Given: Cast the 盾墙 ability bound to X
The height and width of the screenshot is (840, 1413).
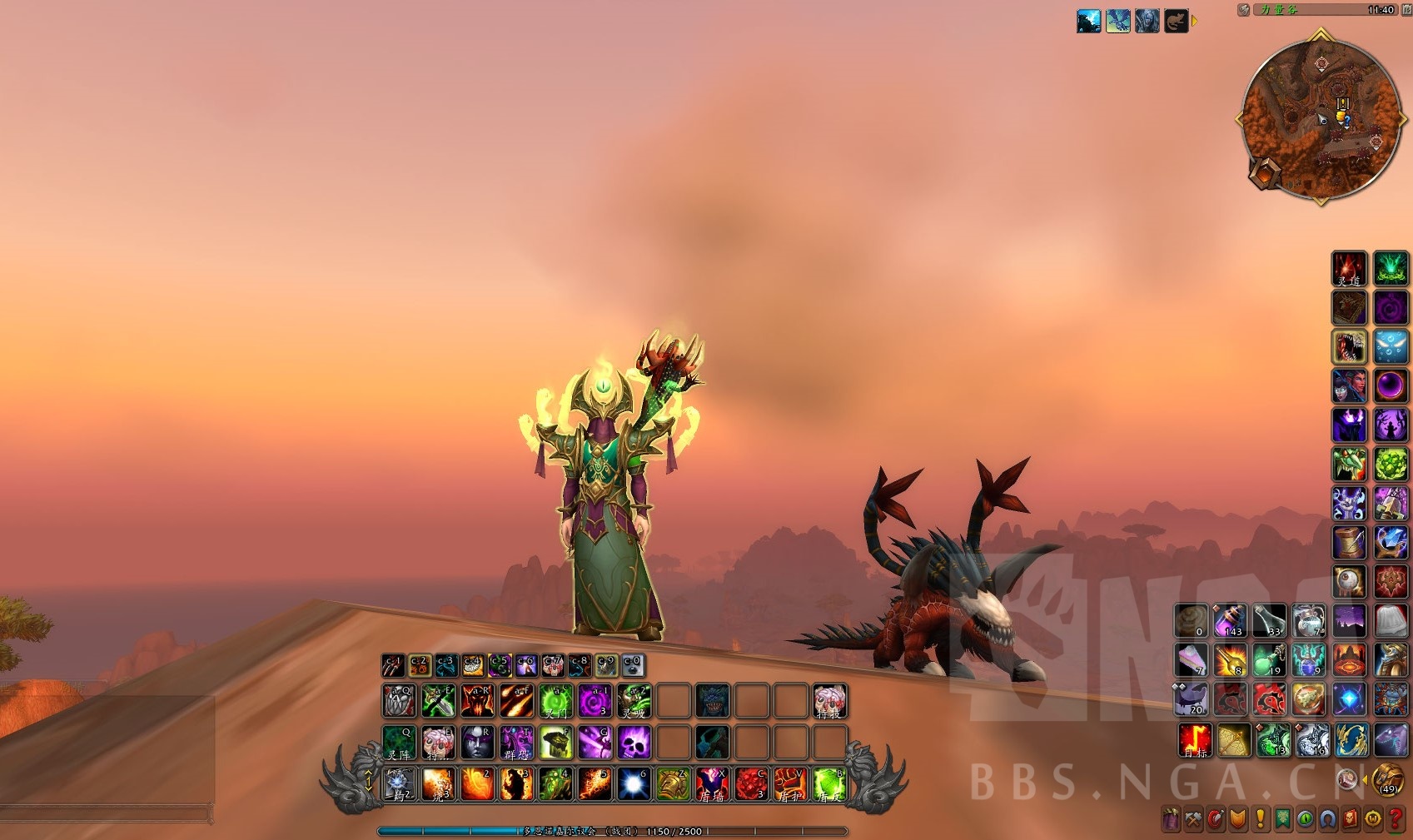Looking at the screenshot, I should coord(711,786).
